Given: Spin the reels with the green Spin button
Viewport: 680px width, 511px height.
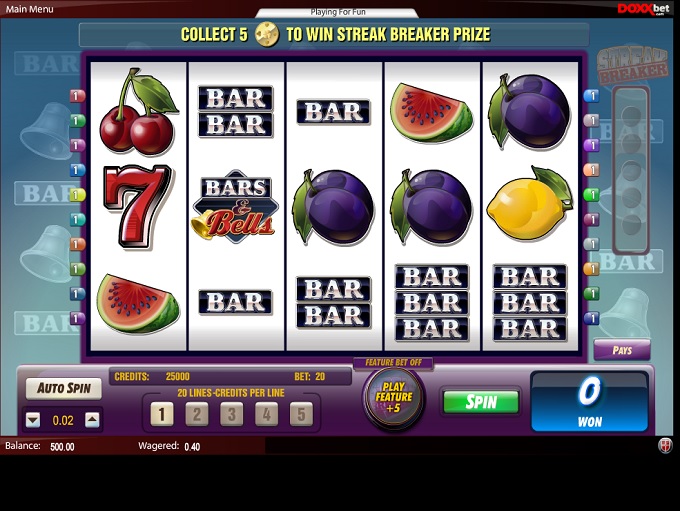Looking at the screenshot, I should click(481, 402).
